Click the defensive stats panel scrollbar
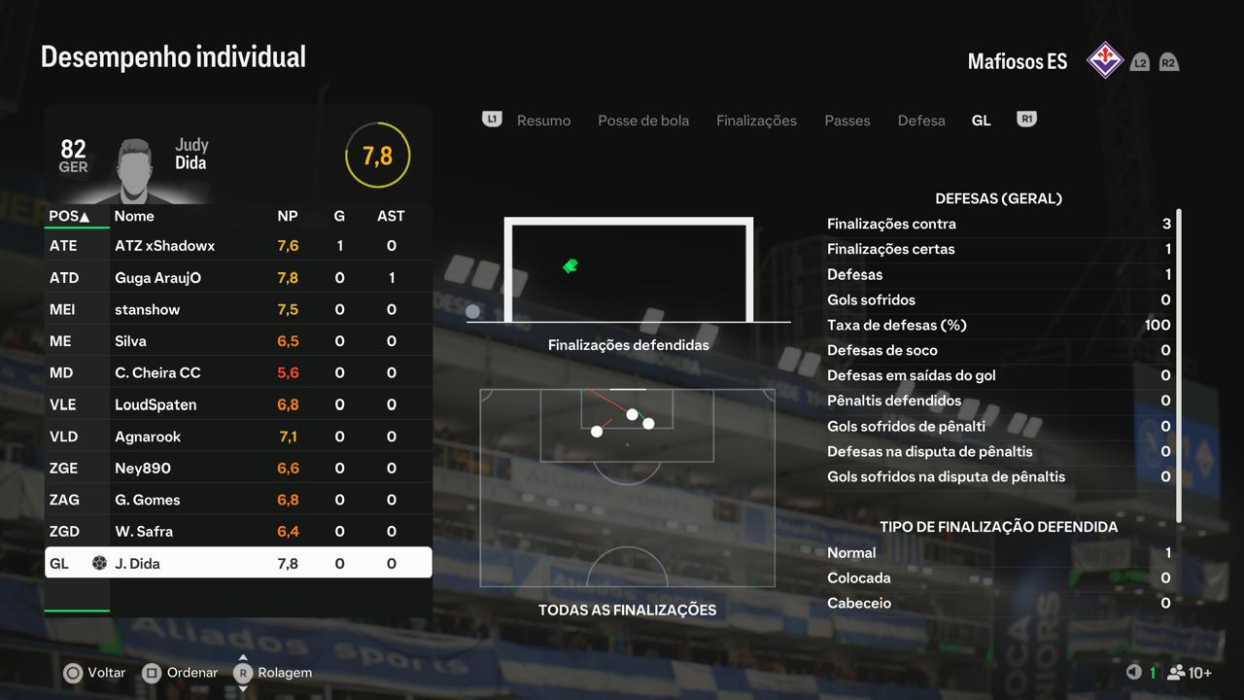The image size is (1244, 700). click(x=1179, y=365)
